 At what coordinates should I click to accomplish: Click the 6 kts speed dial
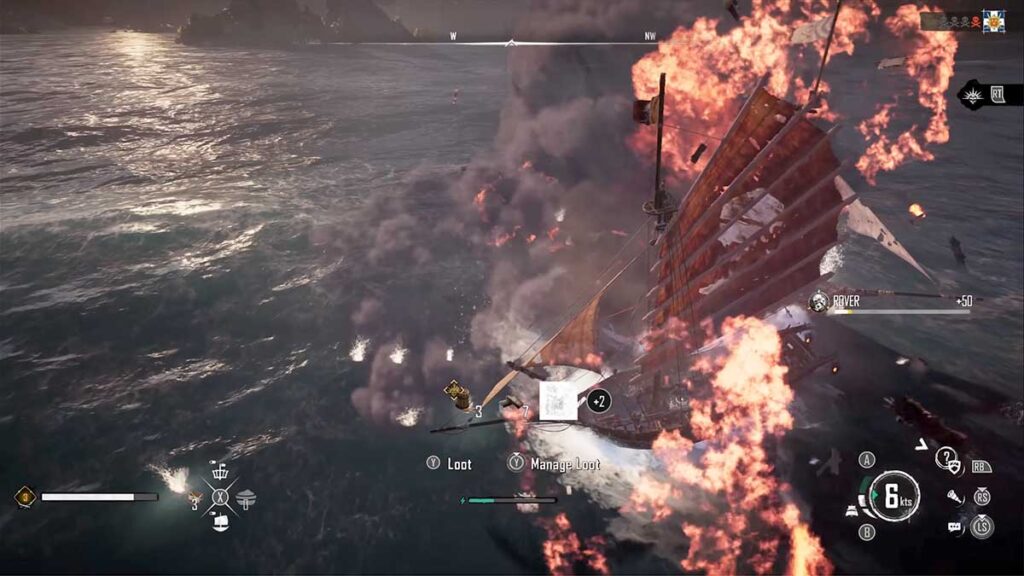click(x=893, y=495)
